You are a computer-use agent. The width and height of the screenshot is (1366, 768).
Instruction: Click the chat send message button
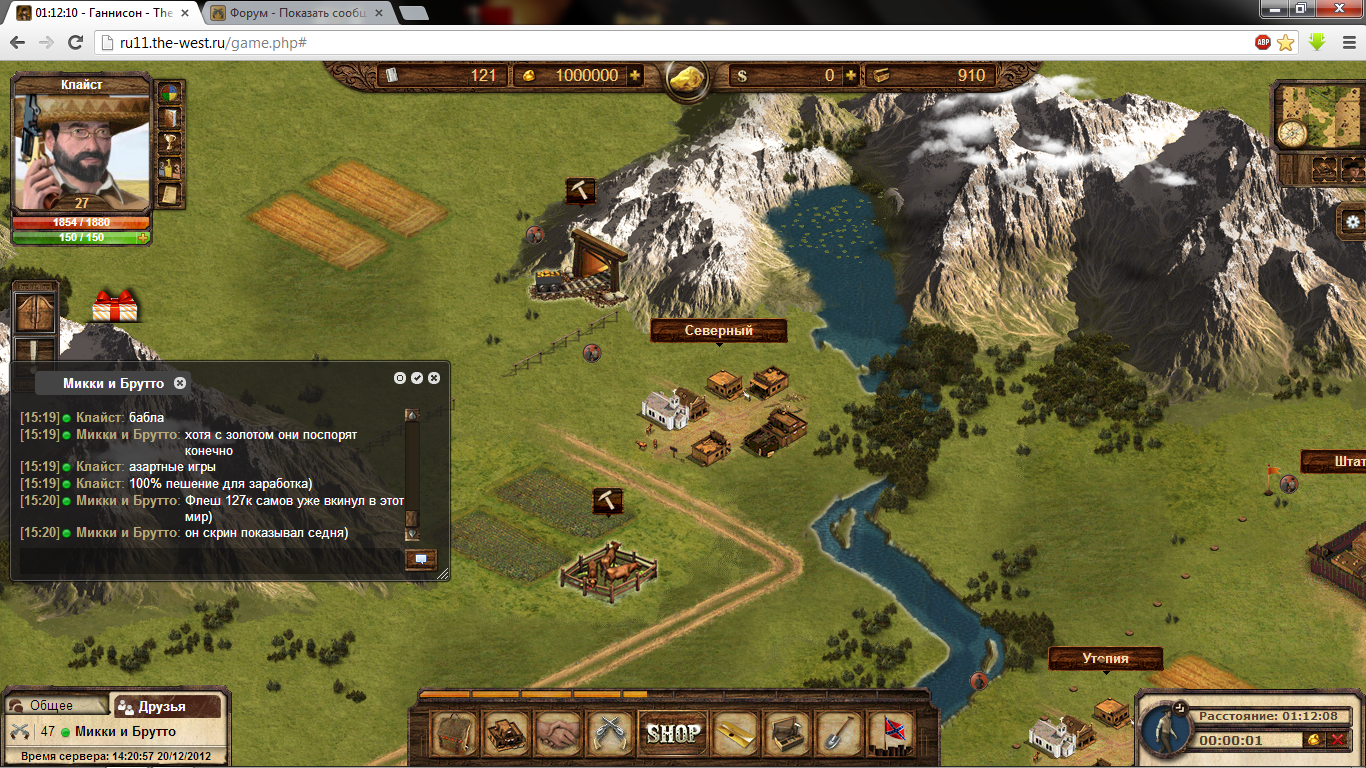[420, 559]
